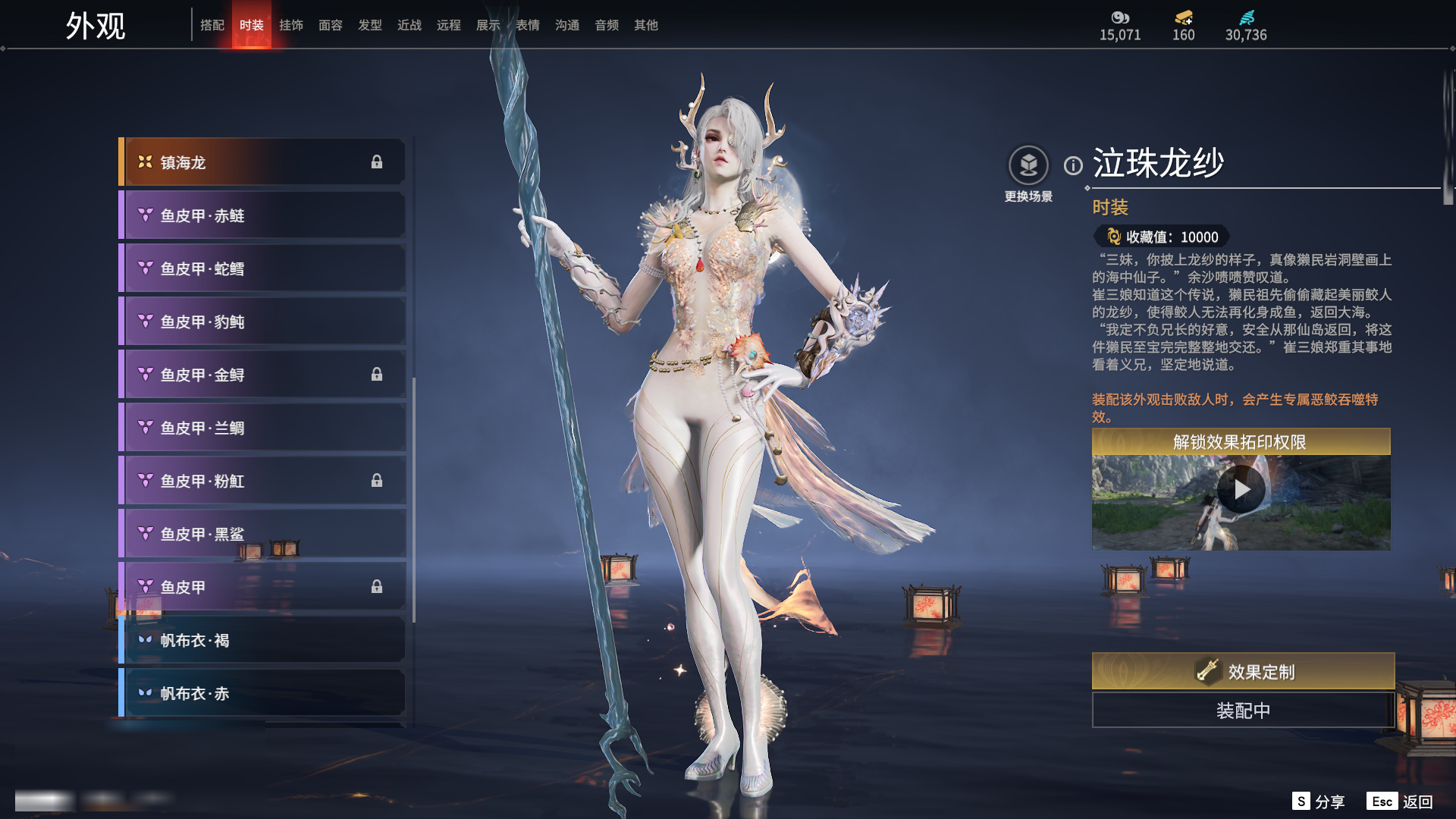Choose the 镇海龙 outfit entry
This screenshot has width=1456, height=819.
pyautogui.click(x=262, y=162)
